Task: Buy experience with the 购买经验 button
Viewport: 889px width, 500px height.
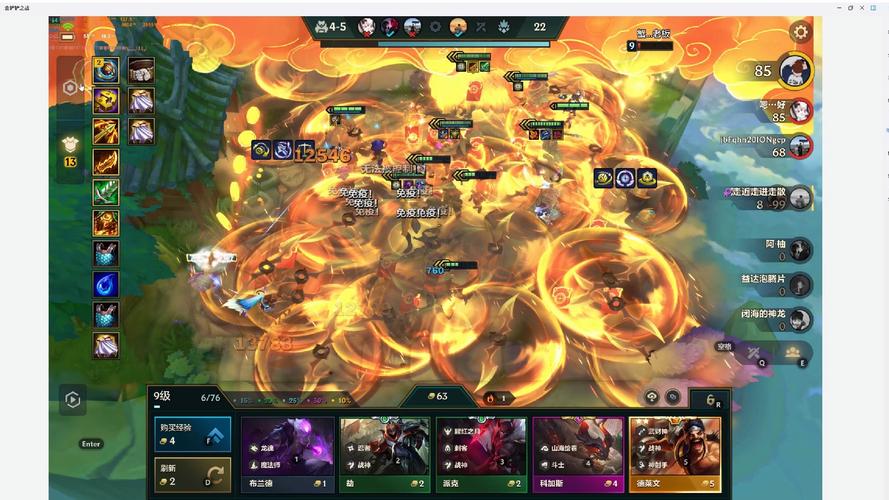Action: coord(192,434)
